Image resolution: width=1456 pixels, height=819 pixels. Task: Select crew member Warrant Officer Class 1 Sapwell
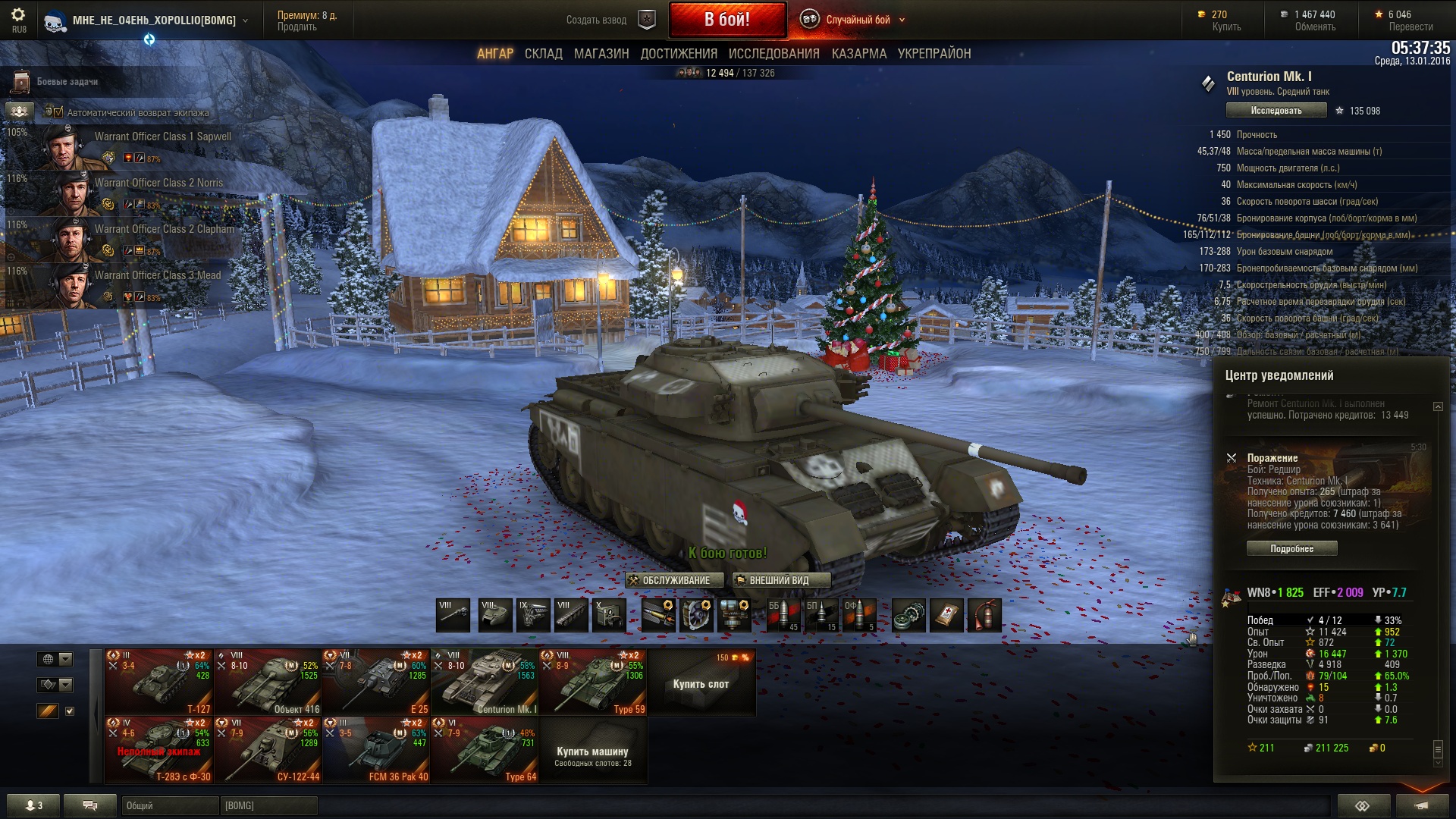(121, 147)
